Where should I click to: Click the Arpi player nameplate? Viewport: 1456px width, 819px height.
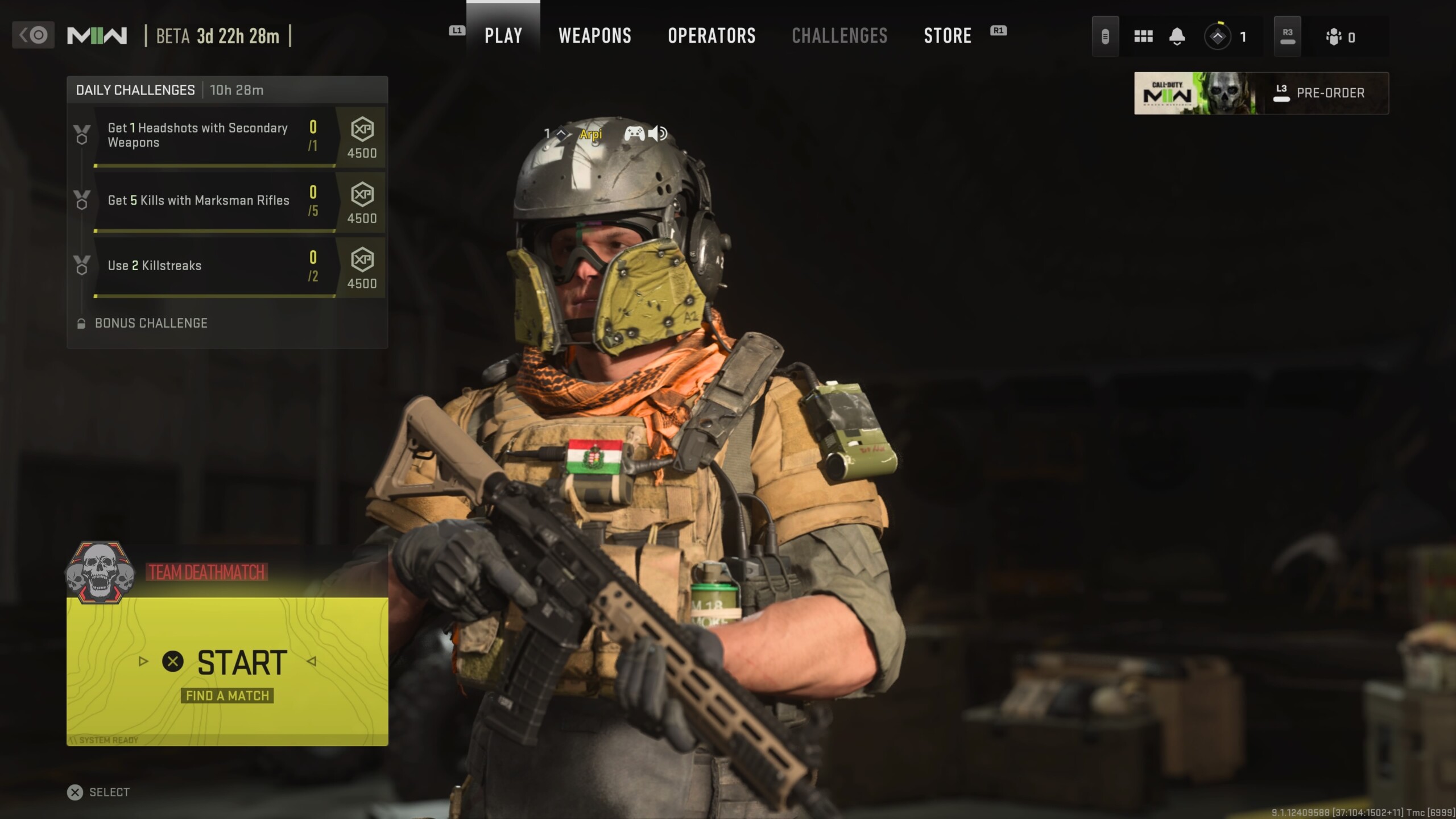pos(590,134)
